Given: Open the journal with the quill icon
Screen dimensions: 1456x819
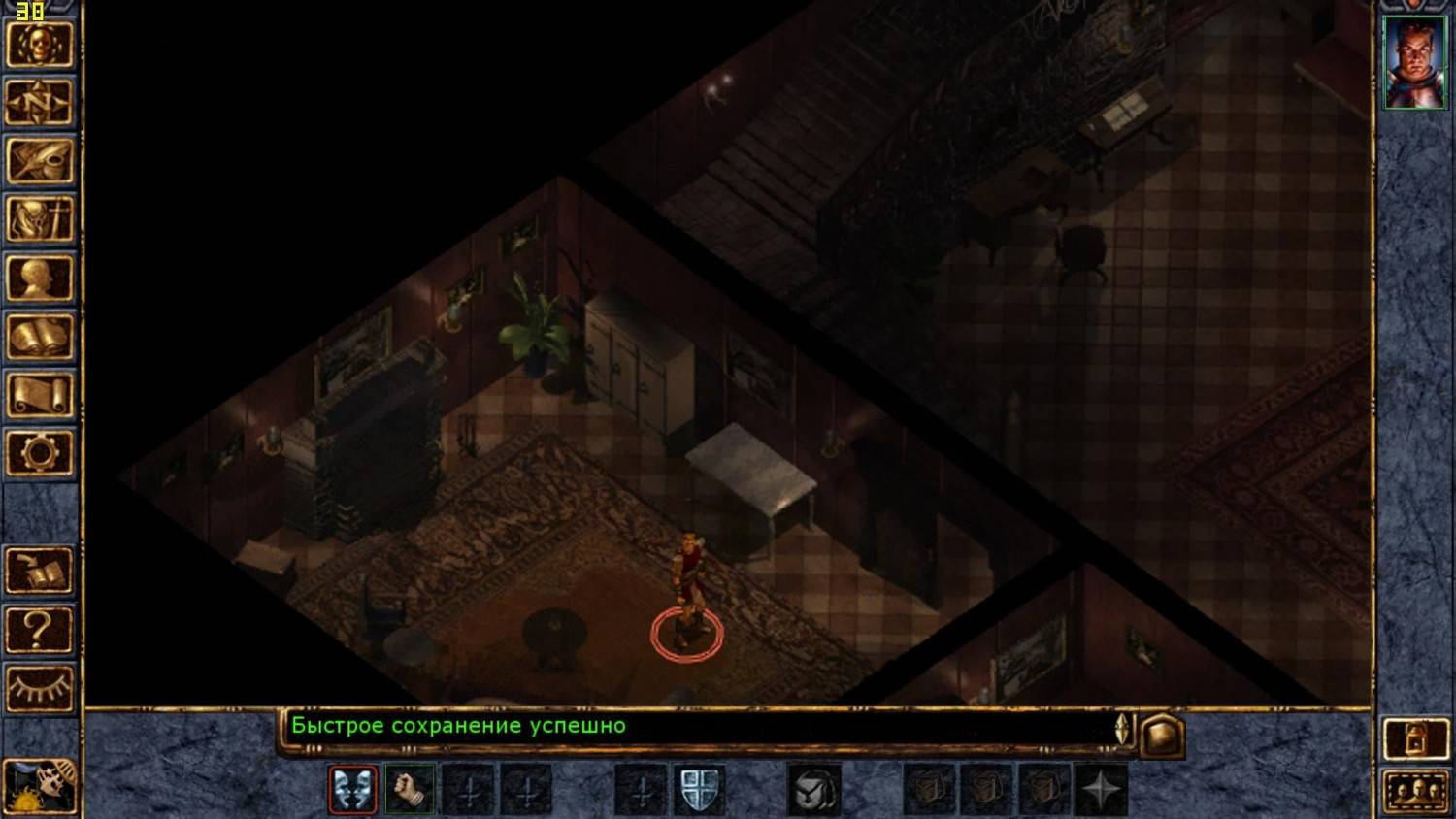Looking at the screenshot, I should (x=40, y=161).
